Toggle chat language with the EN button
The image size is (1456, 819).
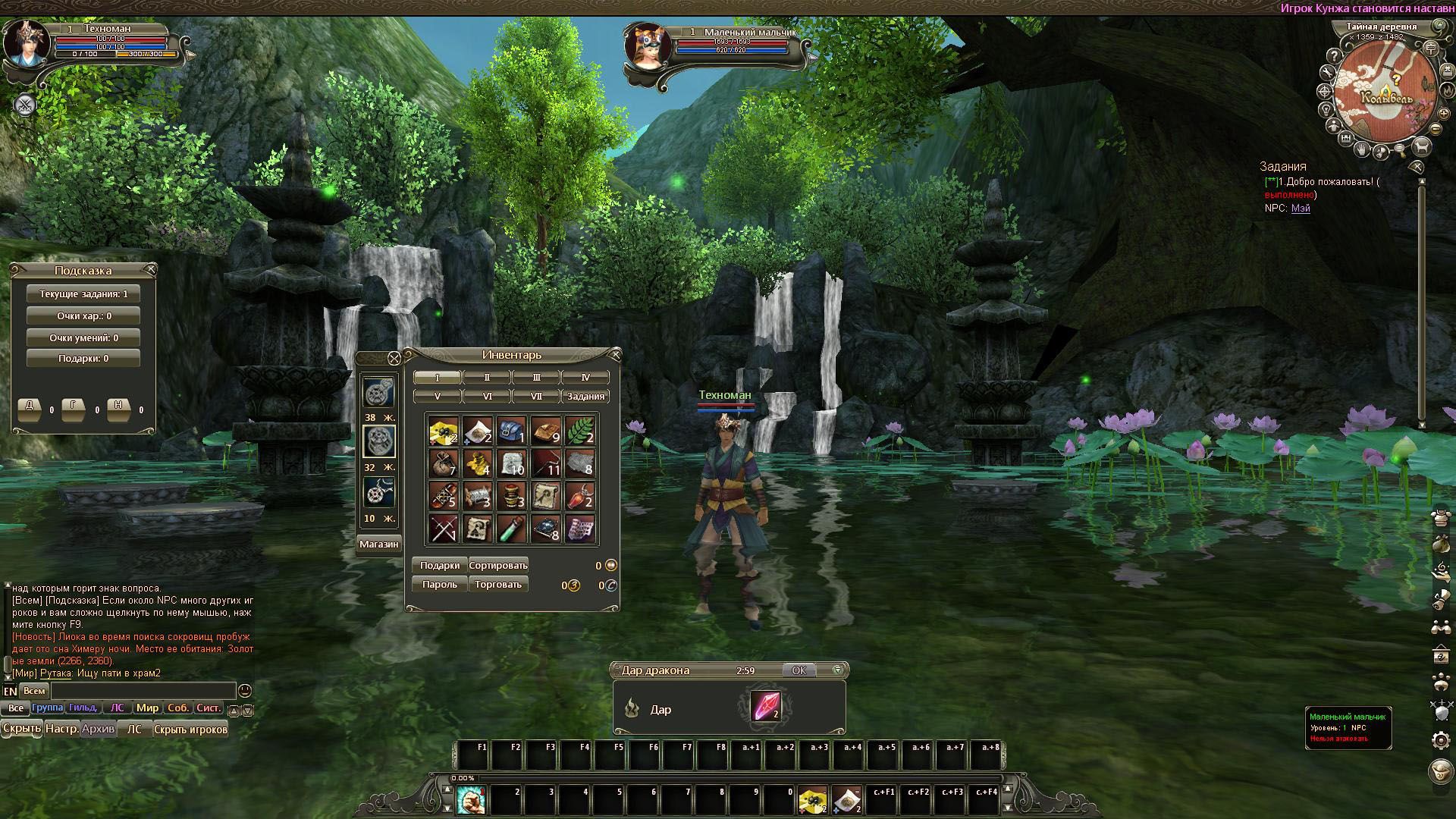11,691
